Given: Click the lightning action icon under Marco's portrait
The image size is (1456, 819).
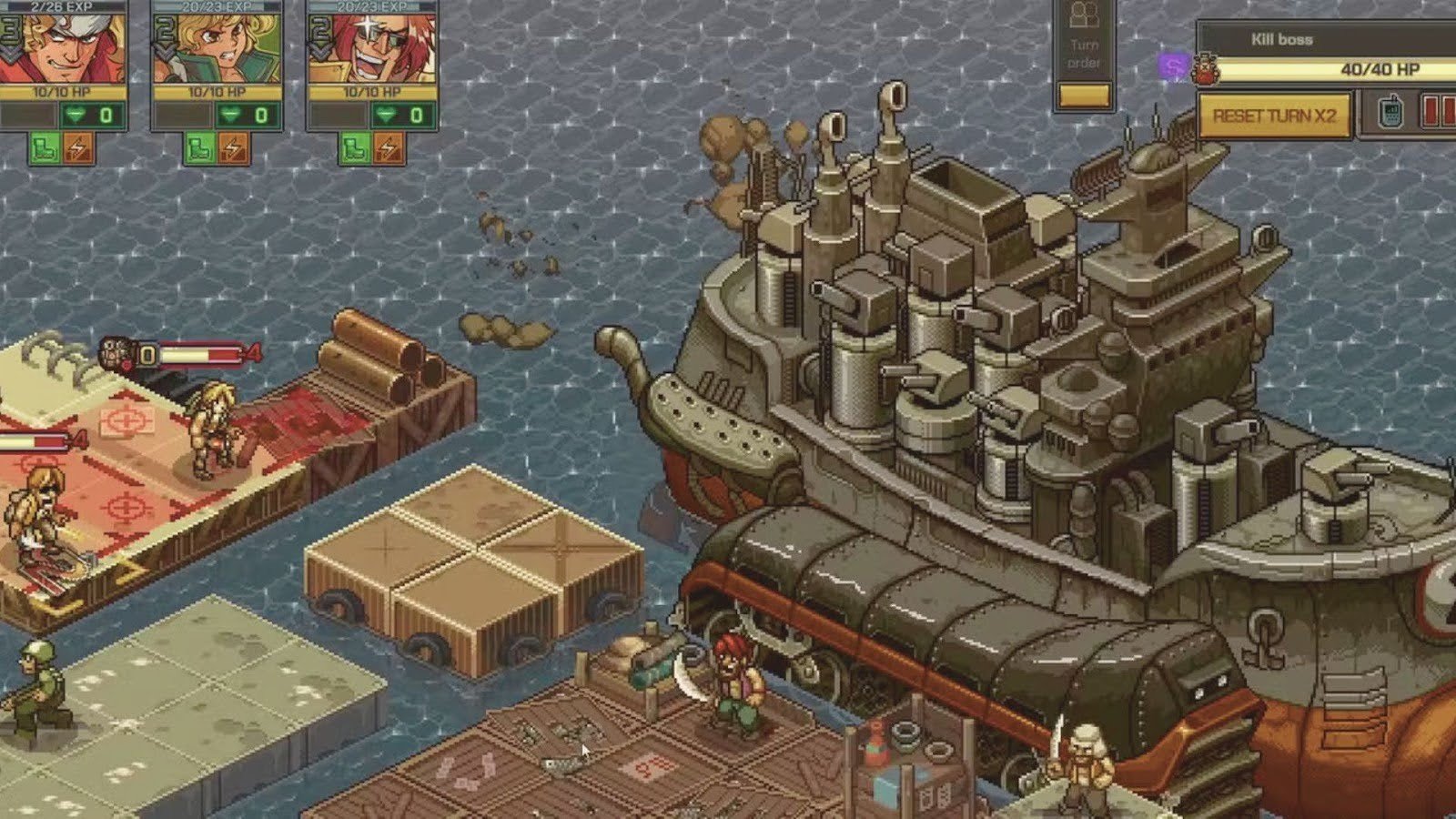Looking at the screenshot, I should pyautogui.click(x=76, y=147).
